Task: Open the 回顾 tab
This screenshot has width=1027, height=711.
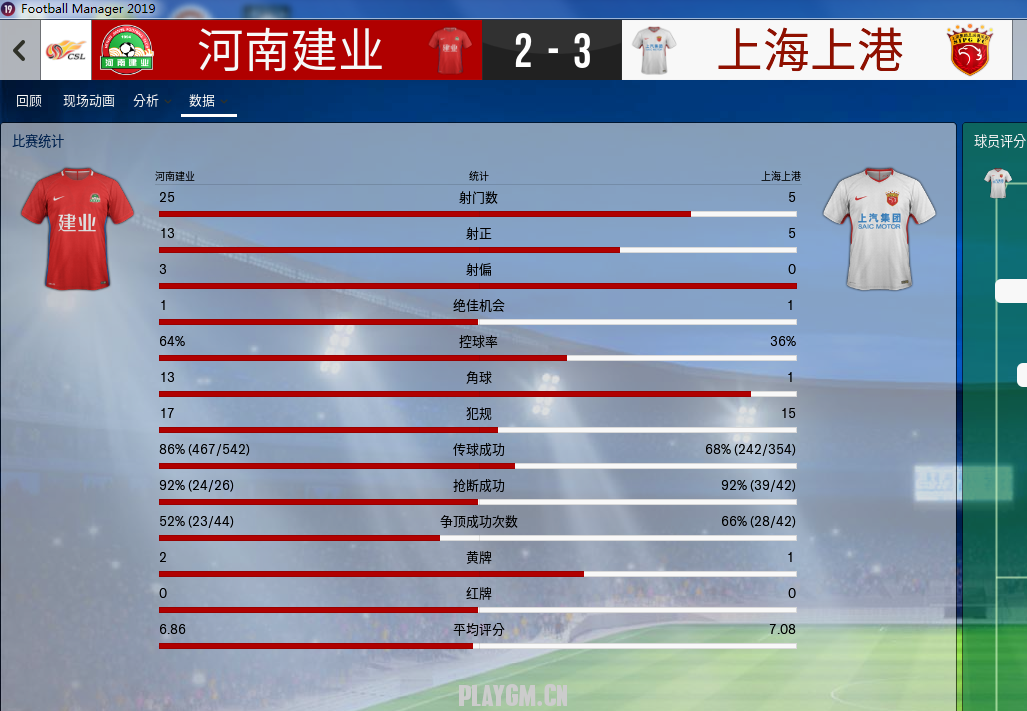Action: click(x=29, y=101)
